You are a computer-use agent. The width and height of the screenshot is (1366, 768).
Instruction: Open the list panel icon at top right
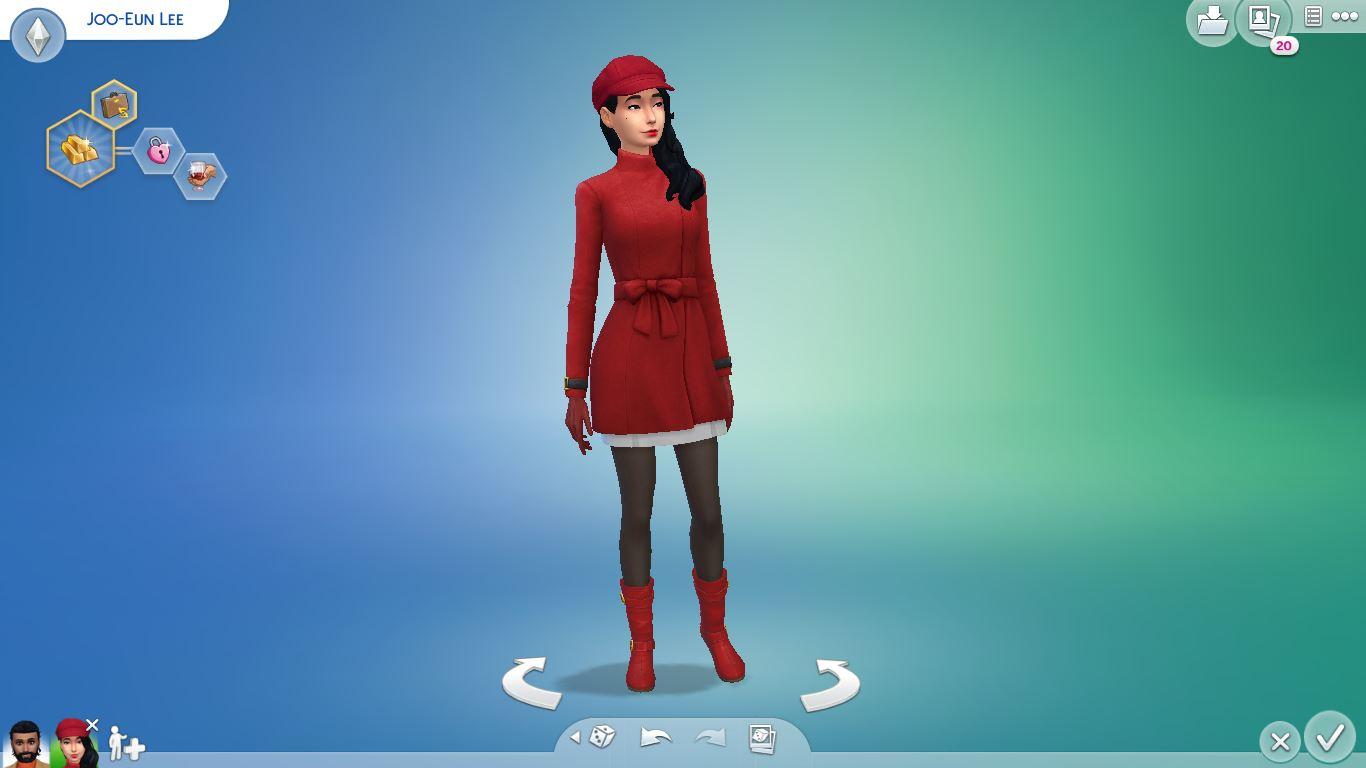[1313, 17]
